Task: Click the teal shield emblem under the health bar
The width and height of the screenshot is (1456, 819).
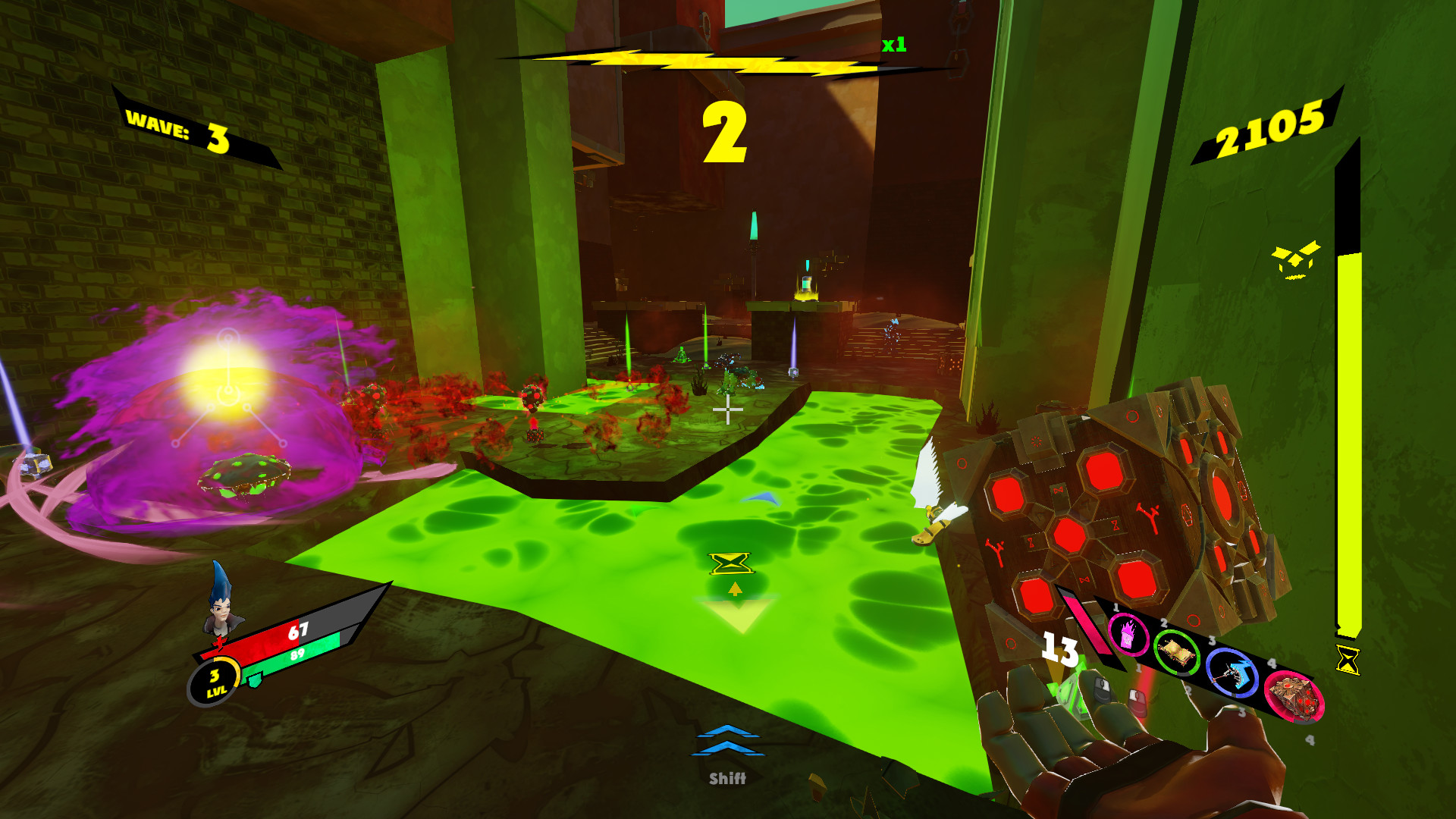Action: click(255, 679)
